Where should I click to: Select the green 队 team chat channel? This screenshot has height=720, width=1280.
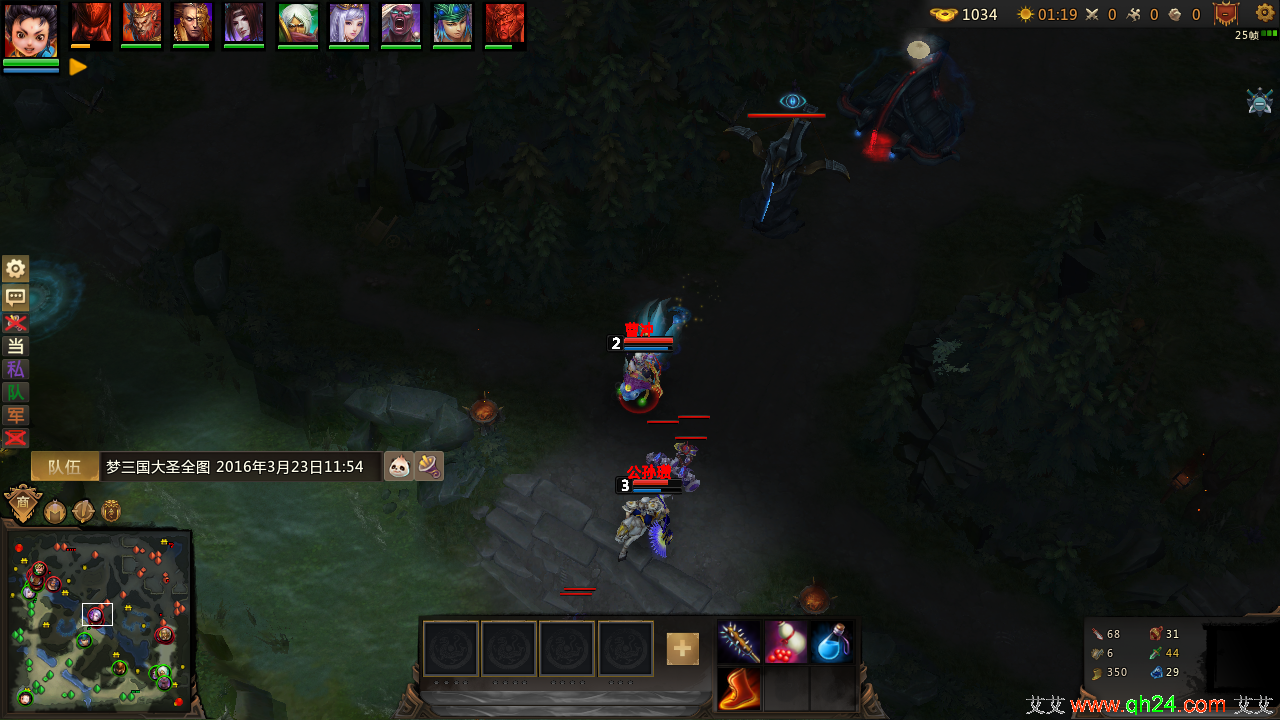point(15,392)
